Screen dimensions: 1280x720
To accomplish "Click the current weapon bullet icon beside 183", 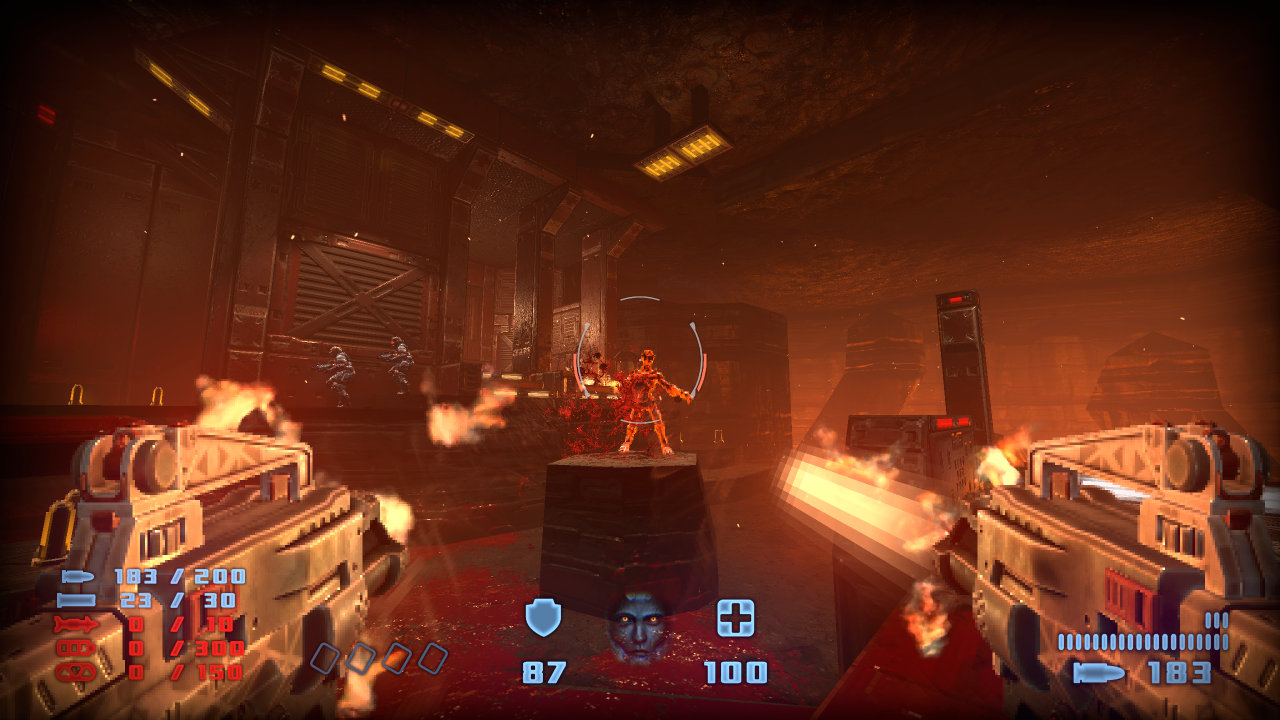I will tap(1098, 673).
